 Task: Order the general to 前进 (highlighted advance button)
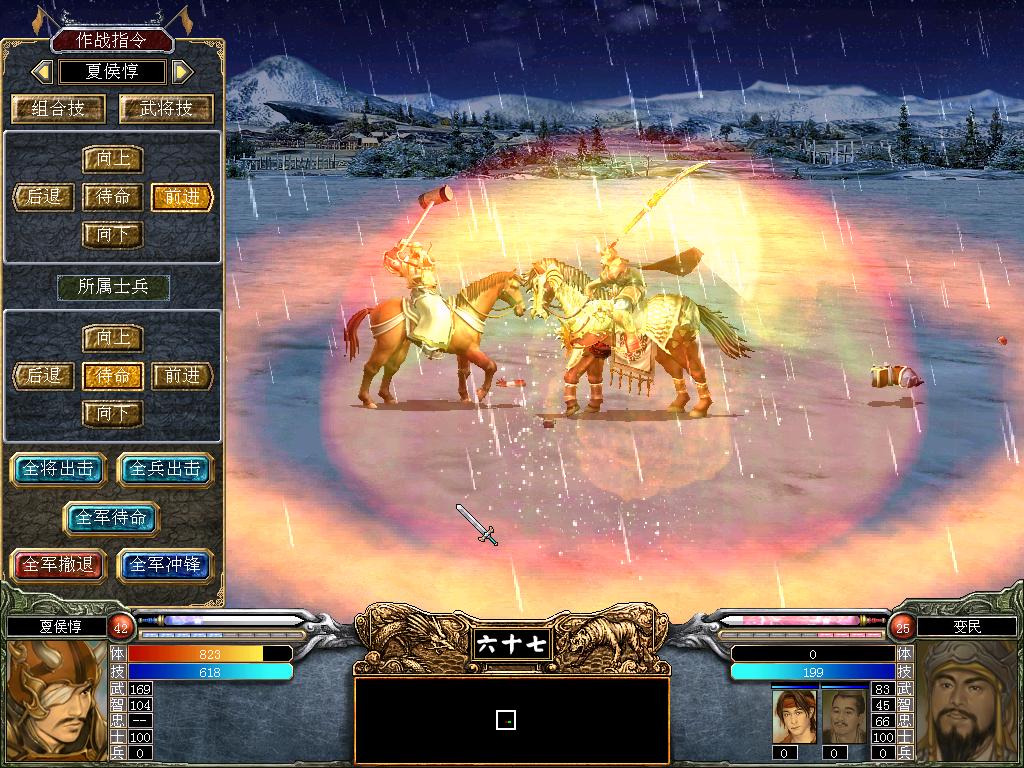(182, 197)
